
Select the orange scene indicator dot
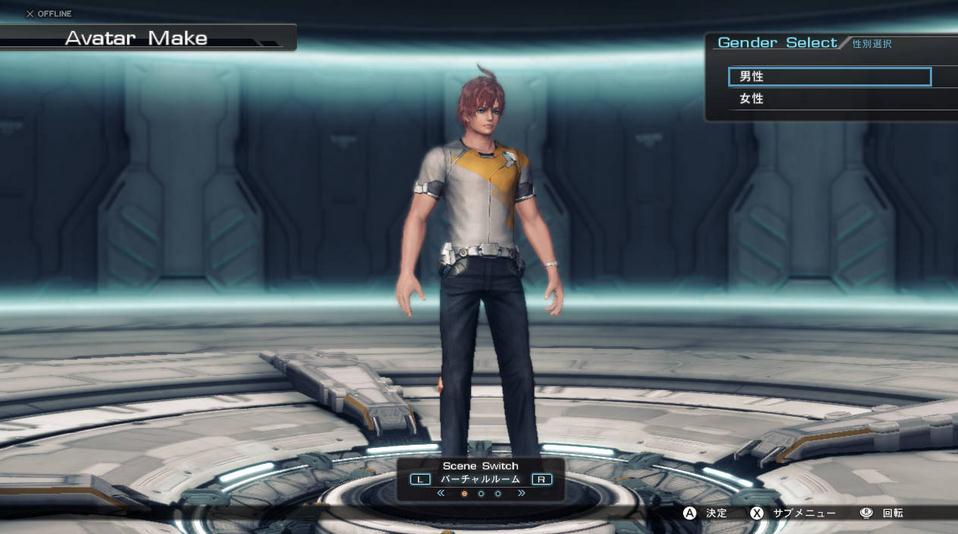tap(464, 494)
